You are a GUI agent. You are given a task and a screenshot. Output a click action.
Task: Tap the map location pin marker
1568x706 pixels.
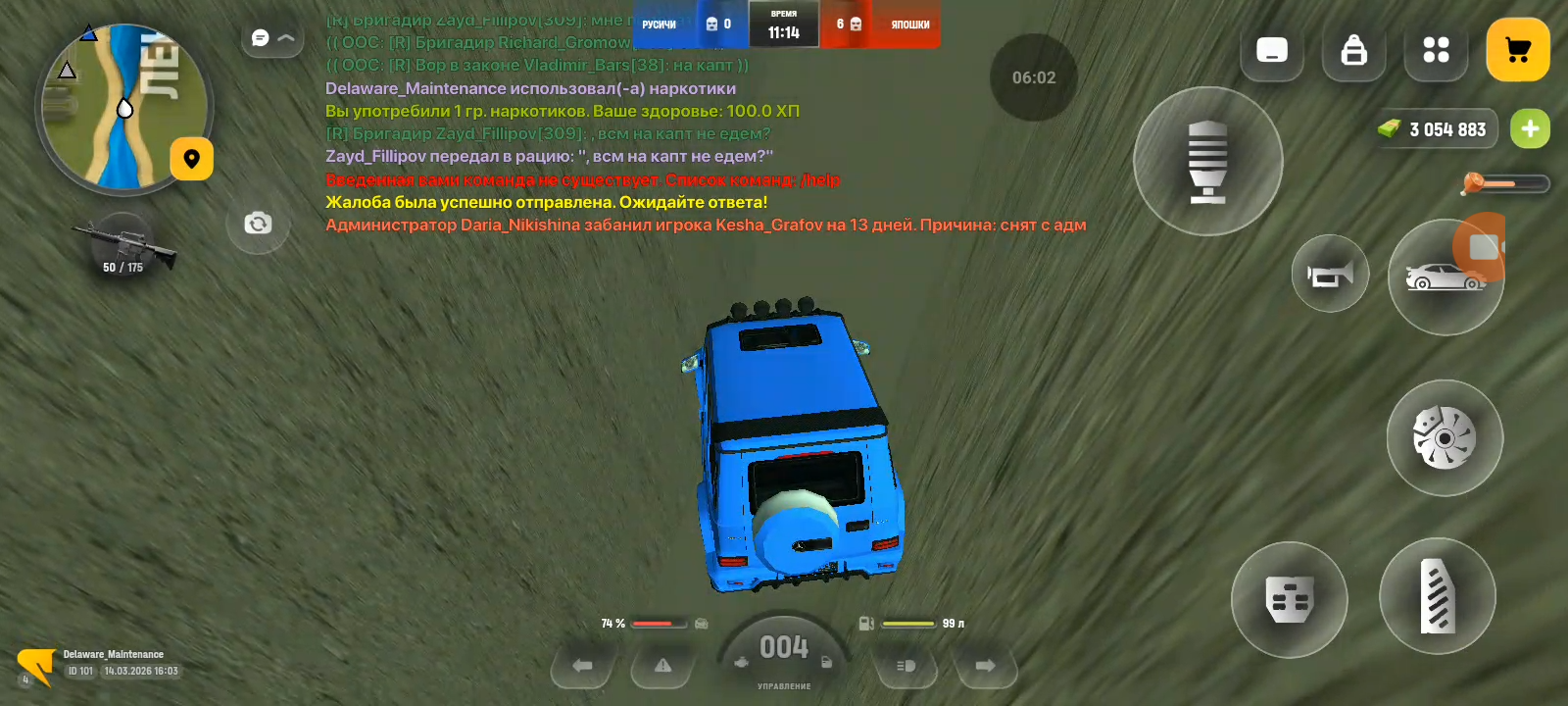click(x=192, y=158)
